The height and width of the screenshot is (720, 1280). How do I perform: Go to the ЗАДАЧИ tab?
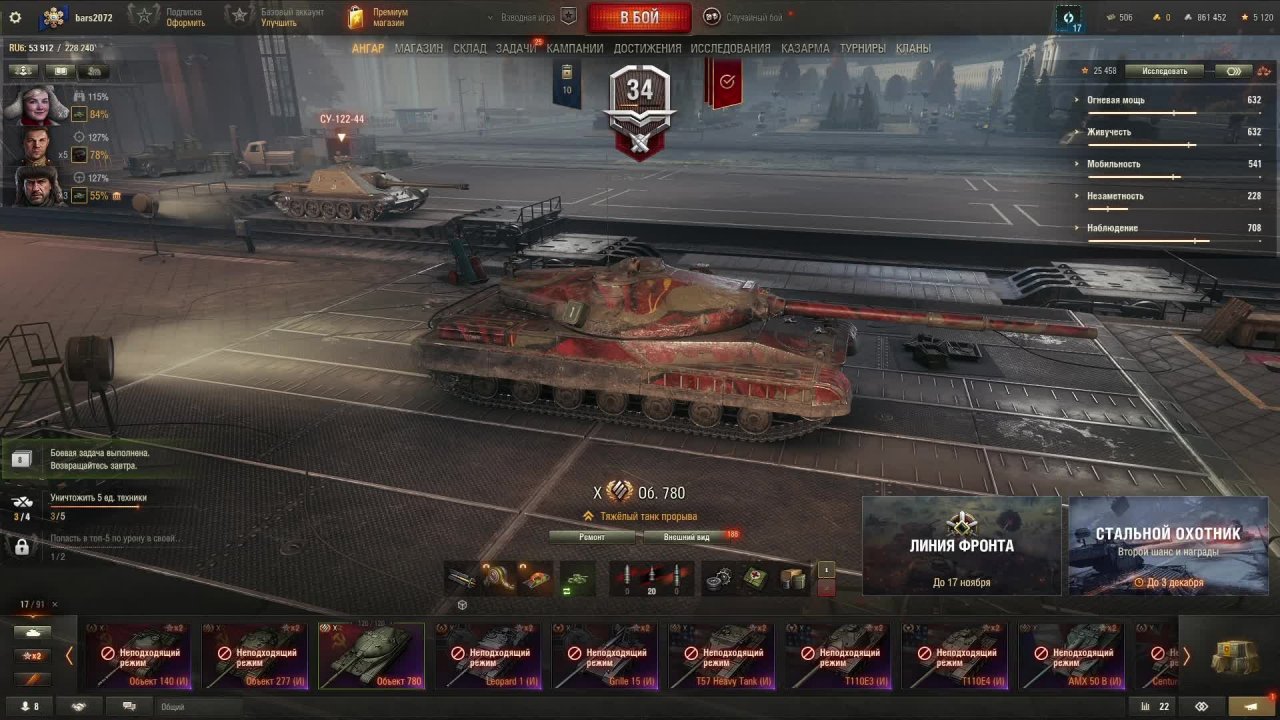click(515, 48)
